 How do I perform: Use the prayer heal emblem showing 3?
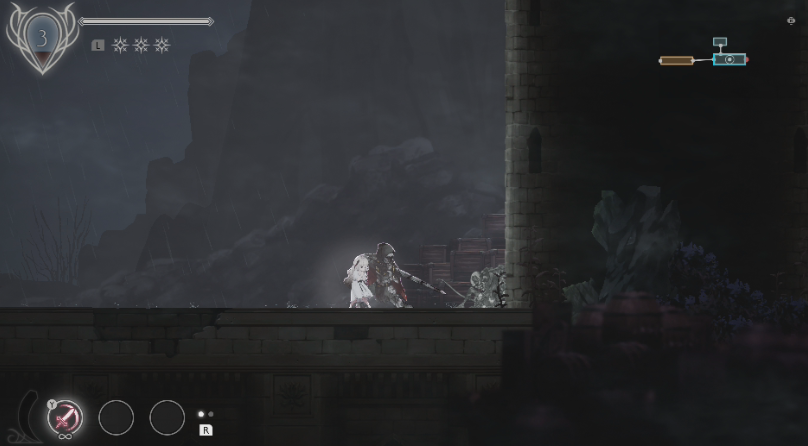click(43, 39)
